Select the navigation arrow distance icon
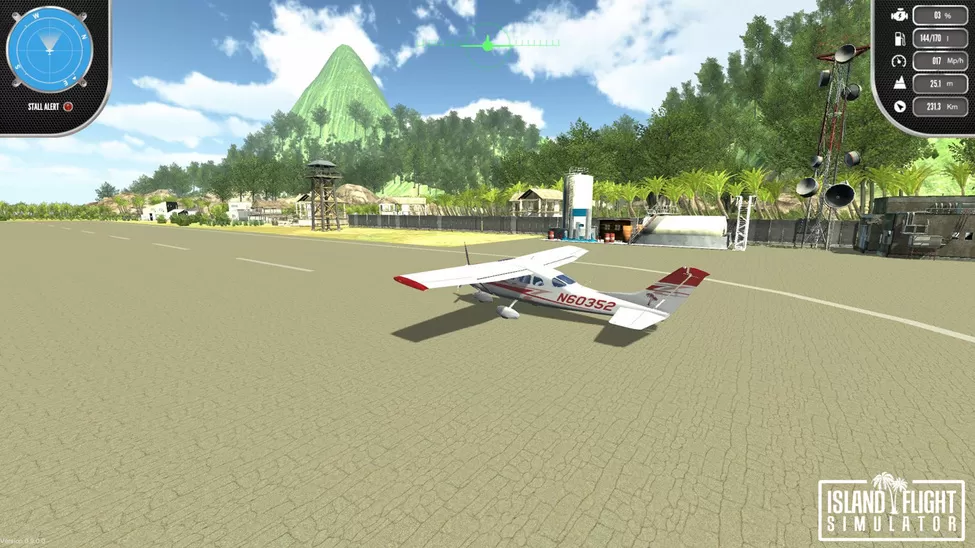Viewport: 975px width, 548px height. (x=899, y=106)
